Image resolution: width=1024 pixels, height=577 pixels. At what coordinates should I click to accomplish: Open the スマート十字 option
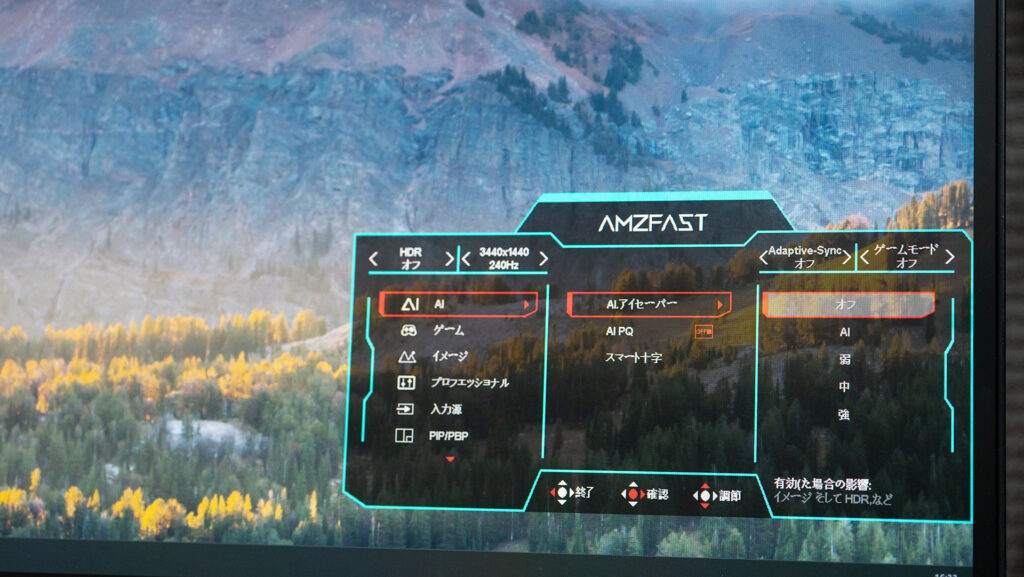pyautogui.click(x=634, y=357)
